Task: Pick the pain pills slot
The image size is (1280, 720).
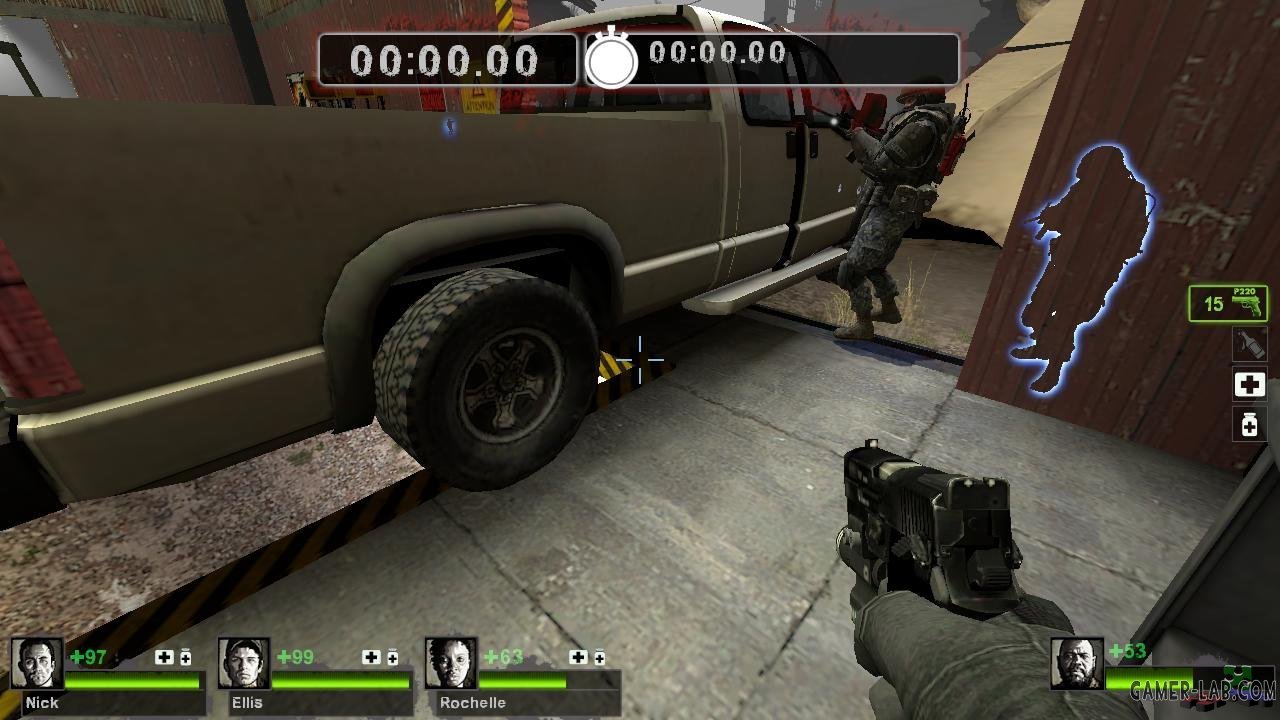Action: click(x=1249, y=424)
